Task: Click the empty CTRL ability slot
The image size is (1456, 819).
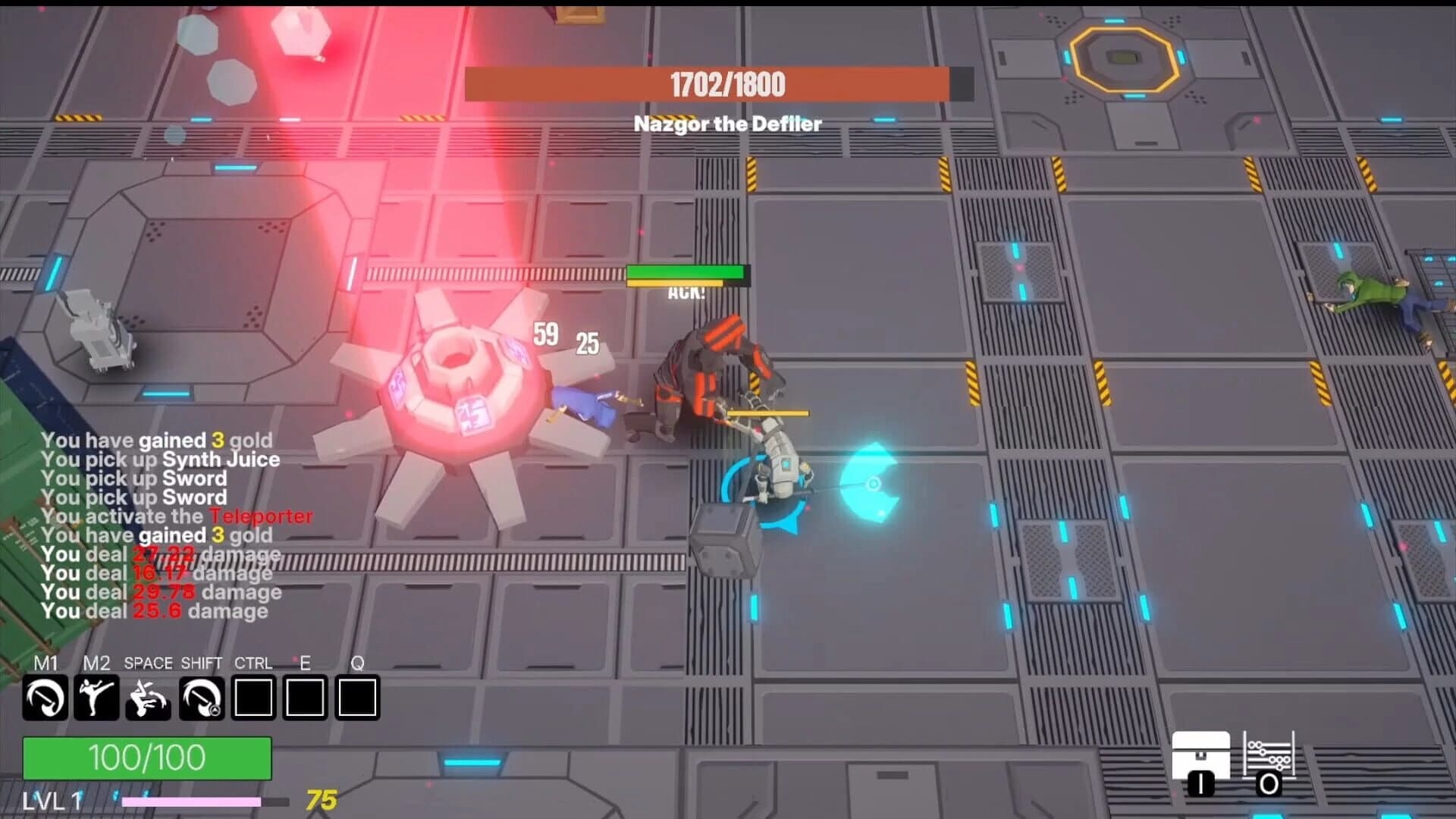Action: click(x=254, y=698)
